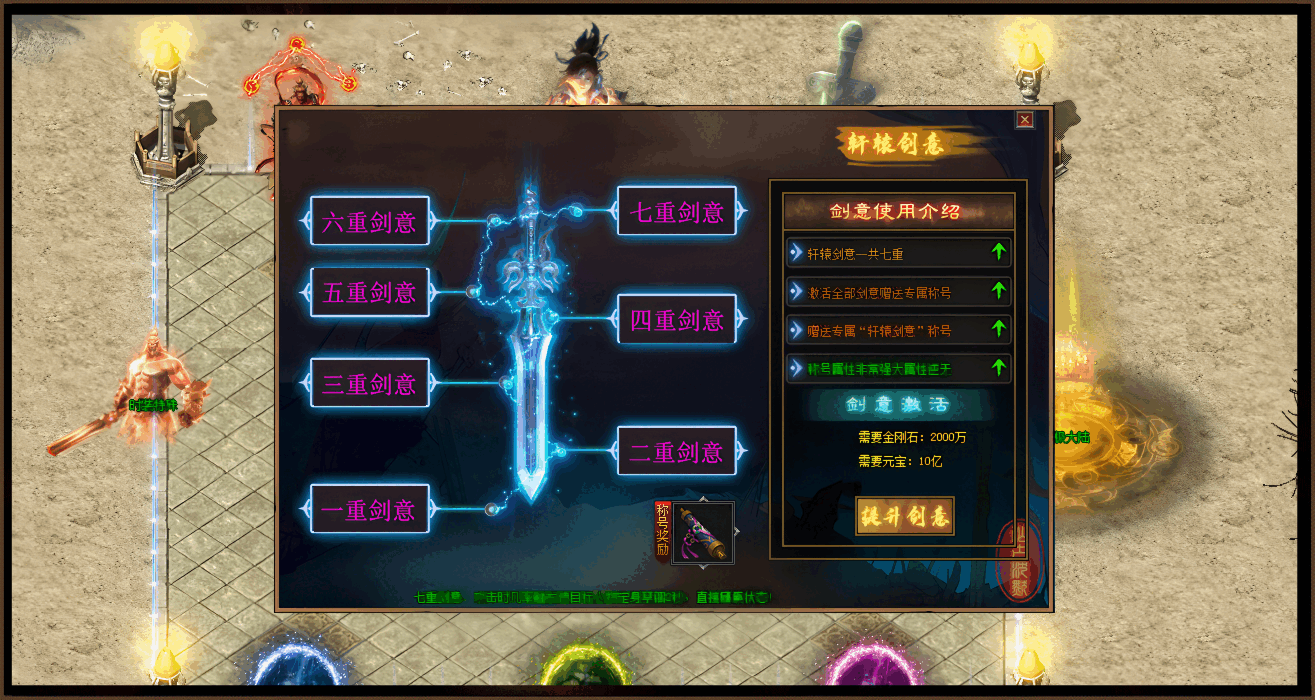The image size is (1315, 700).
Task: Select the 称号属性非常强大 info row
Action: (x=898, y=368)
